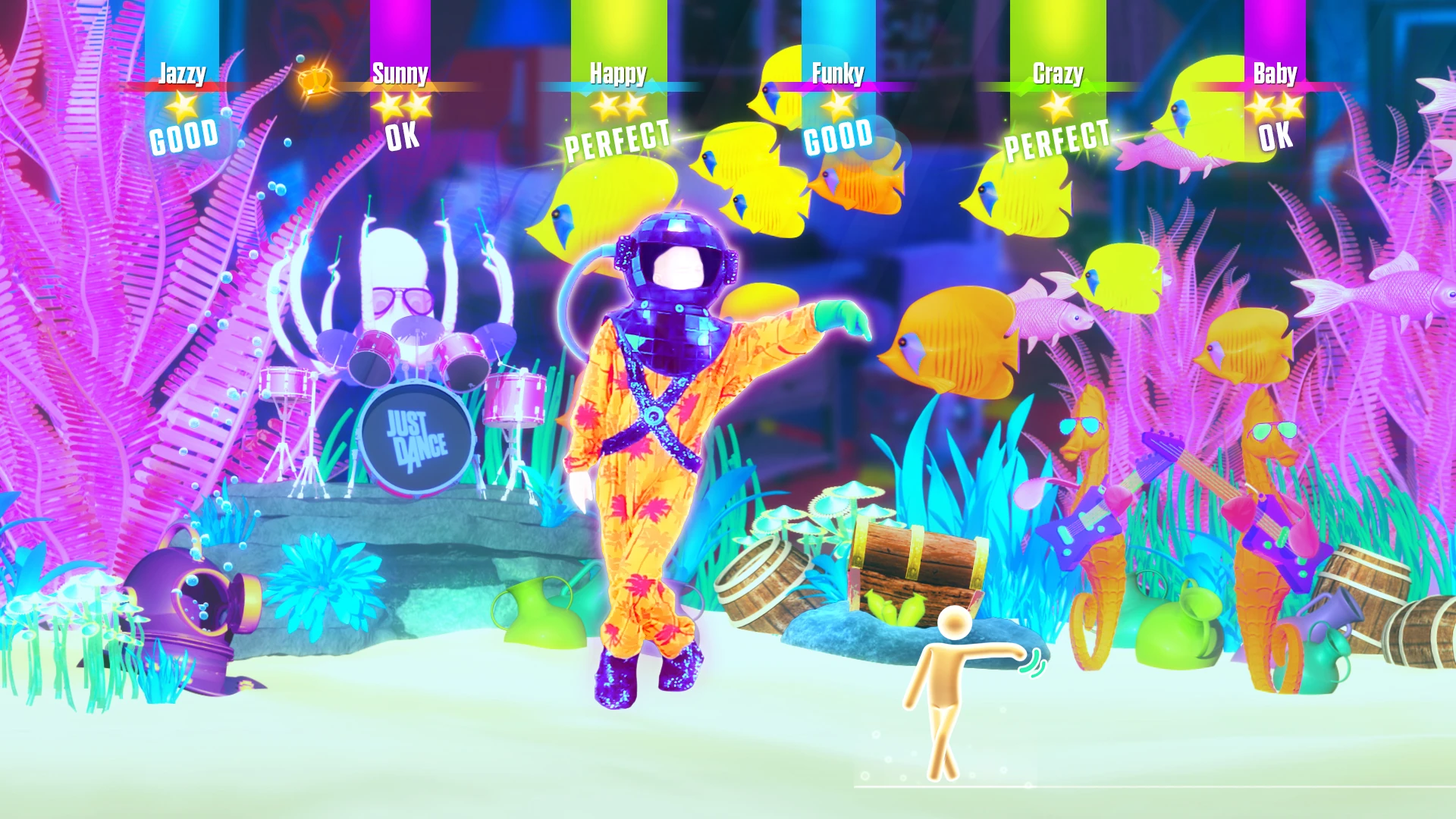1456x819 pixels.
Task: Click the Happy player label
Action: 618,74
